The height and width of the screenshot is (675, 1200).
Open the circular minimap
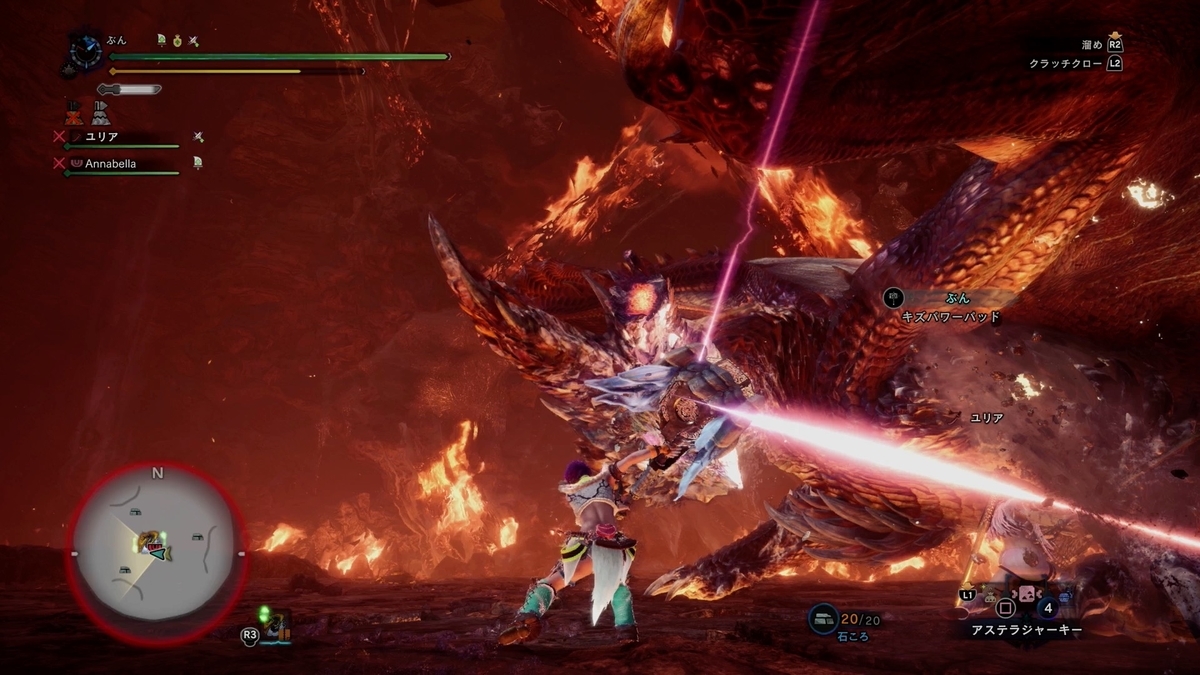click(x=156, y=552)
